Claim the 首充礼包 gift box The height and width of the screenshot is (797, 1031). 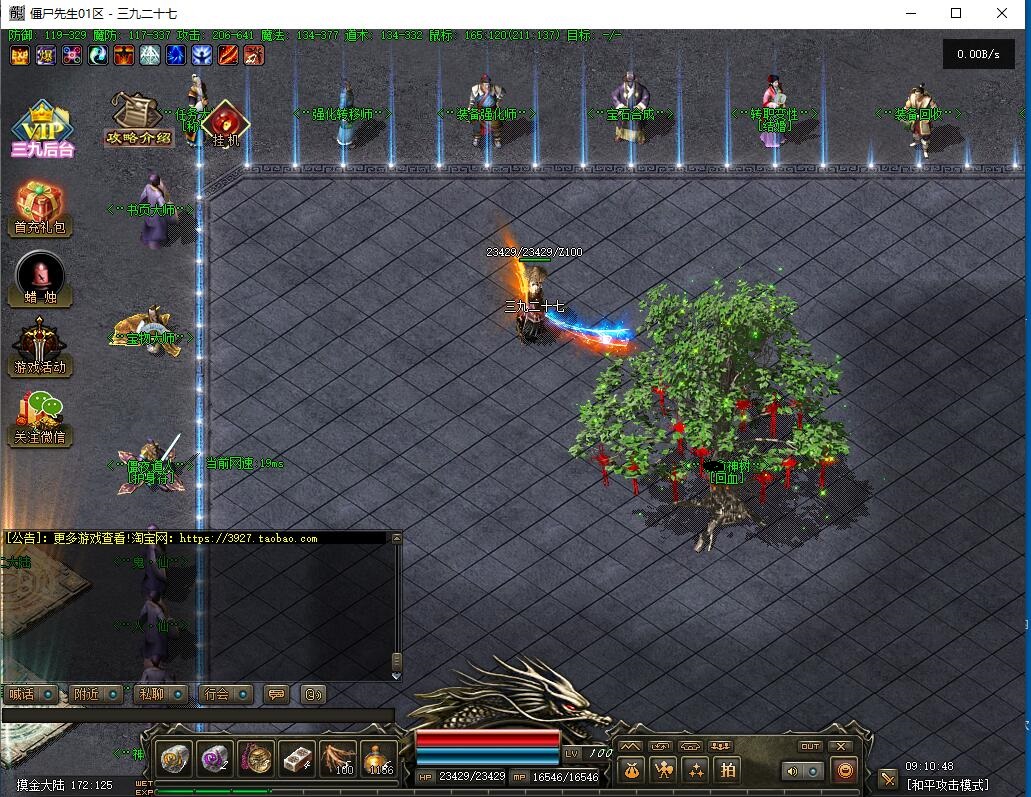[x=41, y=207]
